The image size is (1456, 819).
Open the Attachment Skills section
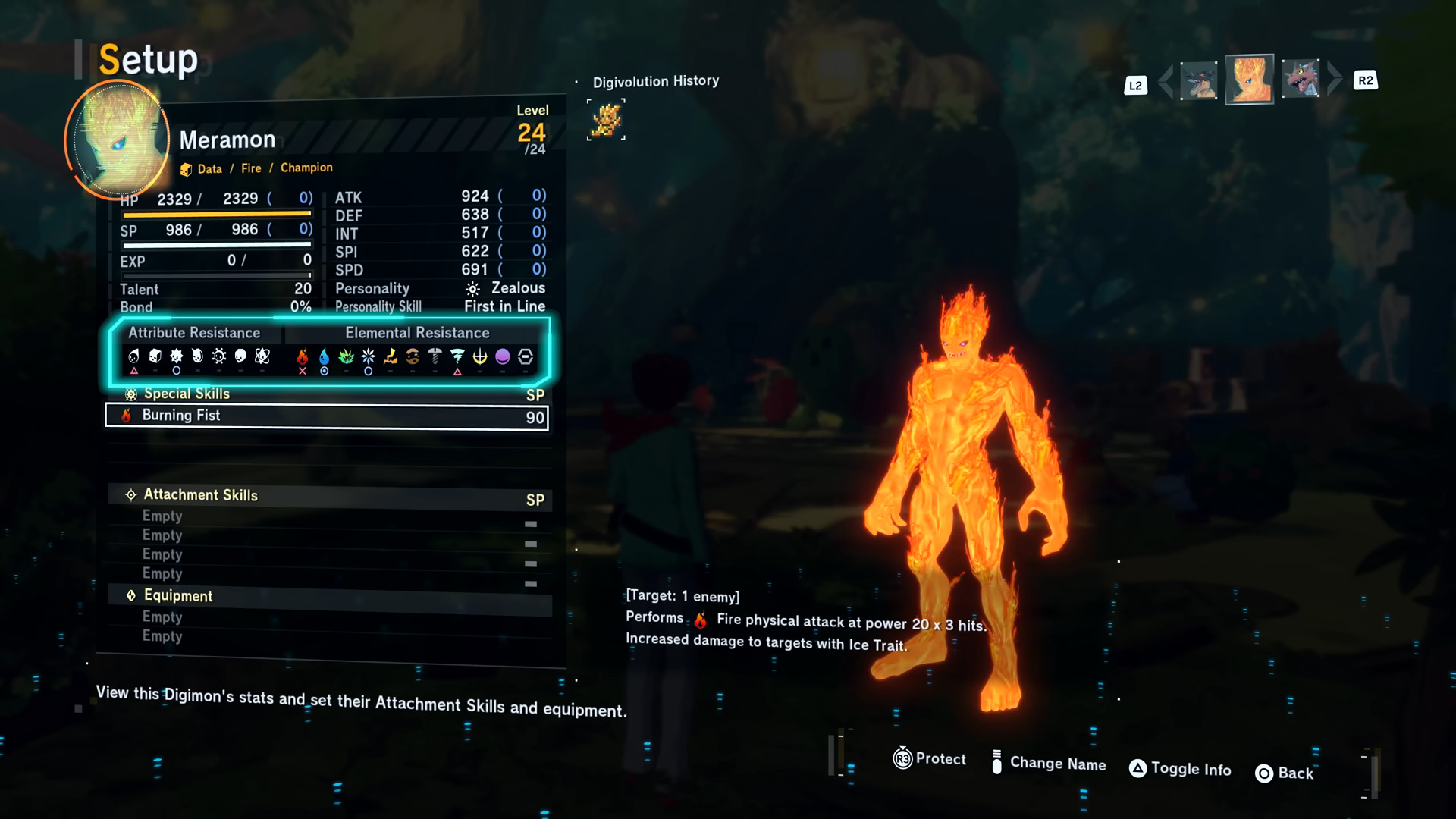[x=200, y=495]
